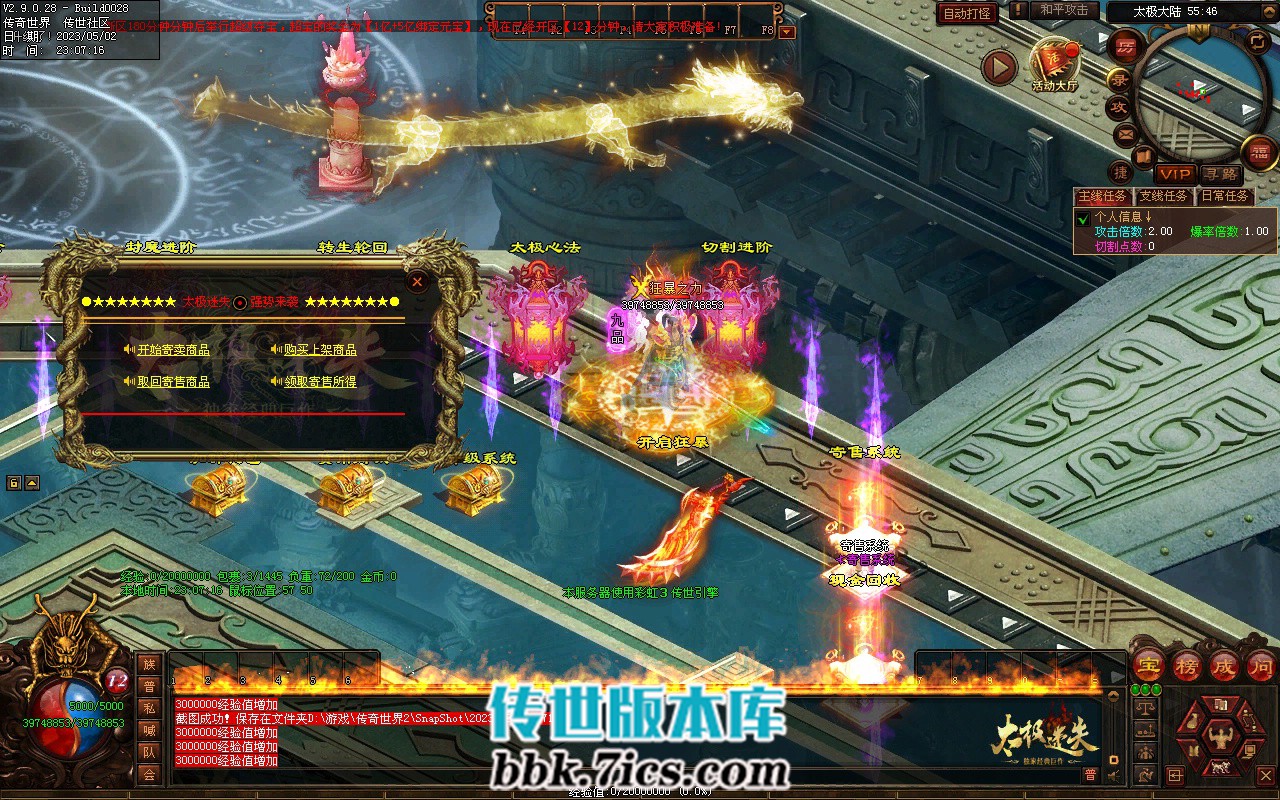Select the 私 private chat channel
Screen dimensions: 1280x800
coord(149,708)
